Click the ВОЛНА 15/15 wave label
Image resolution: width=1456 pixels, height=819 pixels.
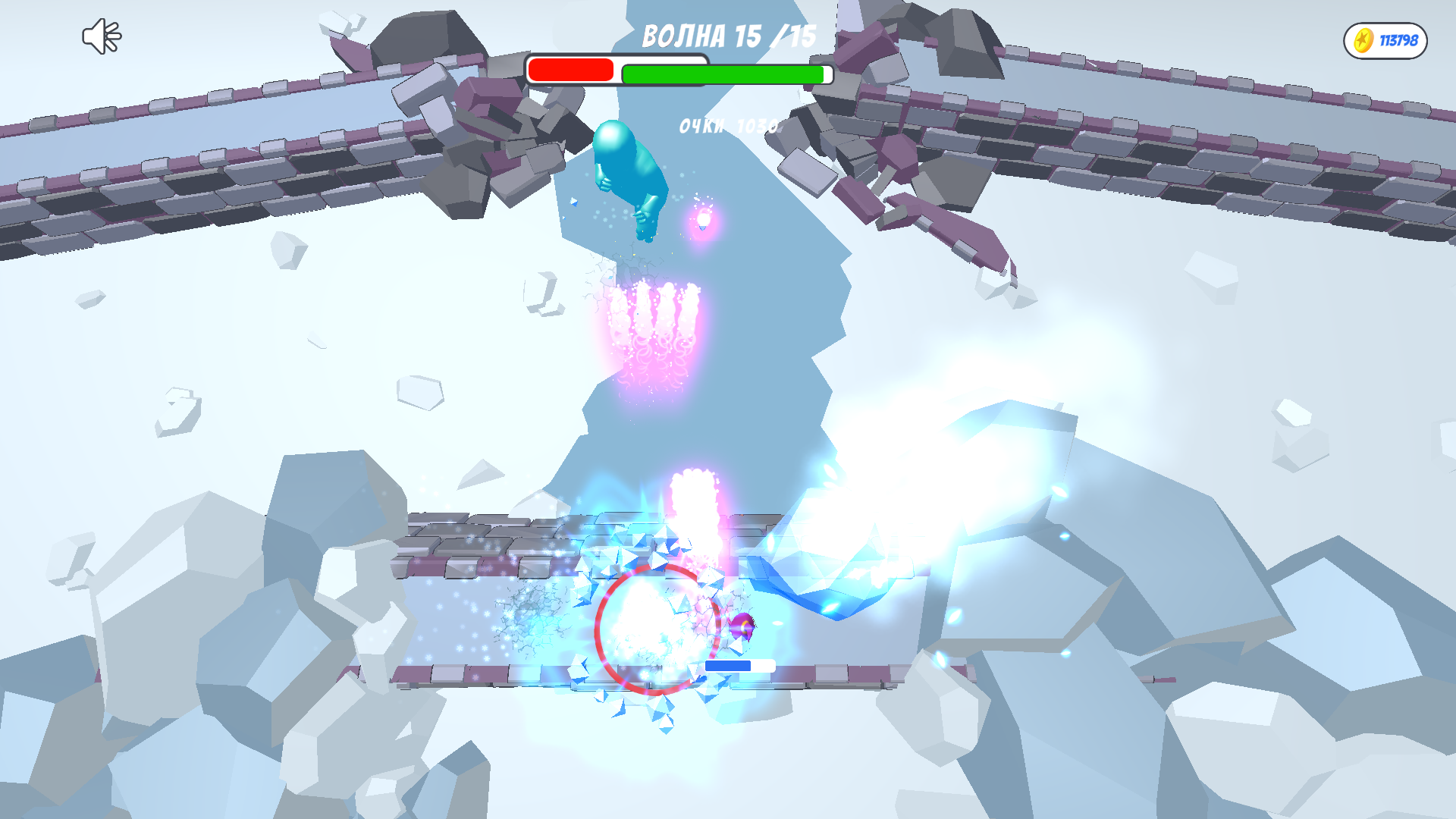click(730, 34)
